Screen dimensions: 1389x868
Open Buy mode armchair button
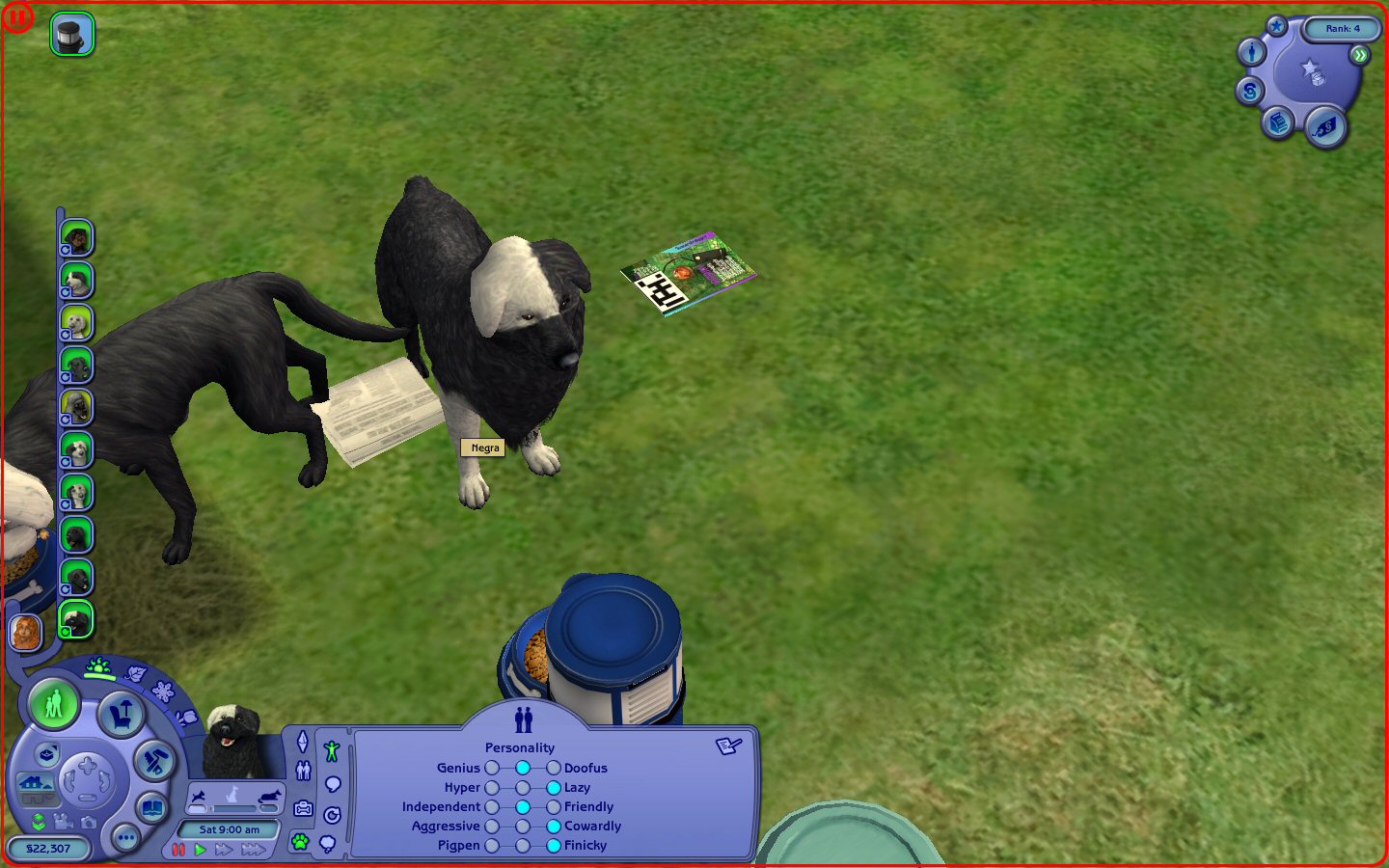123,715
